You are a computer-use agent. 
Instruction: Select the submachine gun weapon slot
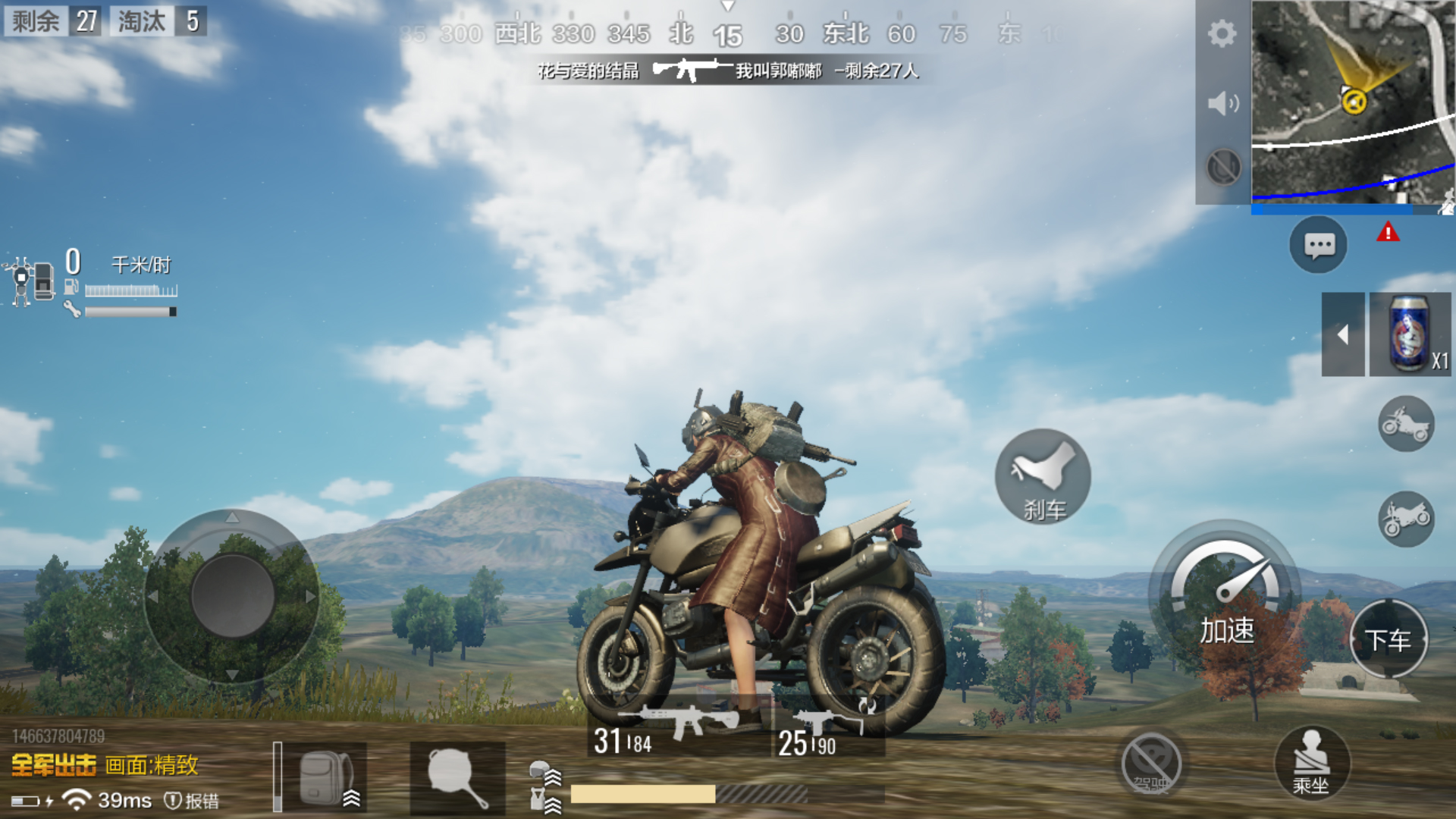pyautogui.click(x=828, y=729)
